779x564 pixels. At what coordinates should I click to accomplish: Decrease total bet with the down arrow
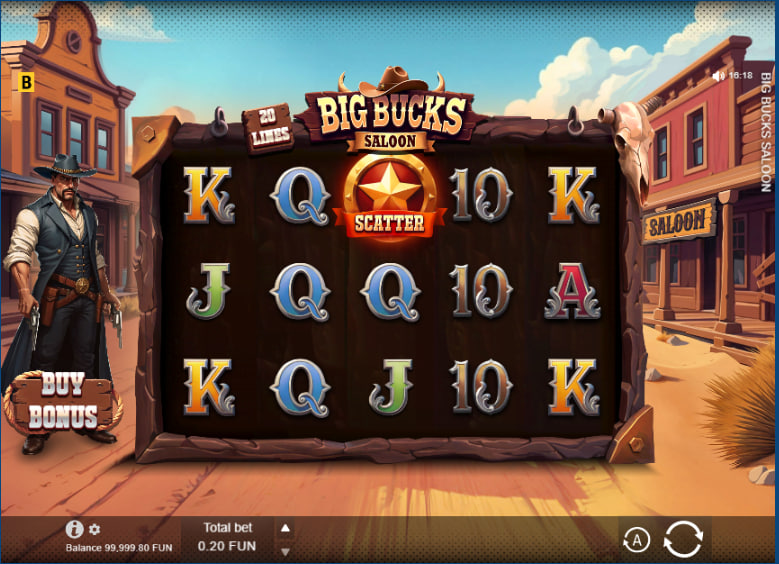pyautogui.click(x=285, y=551)
